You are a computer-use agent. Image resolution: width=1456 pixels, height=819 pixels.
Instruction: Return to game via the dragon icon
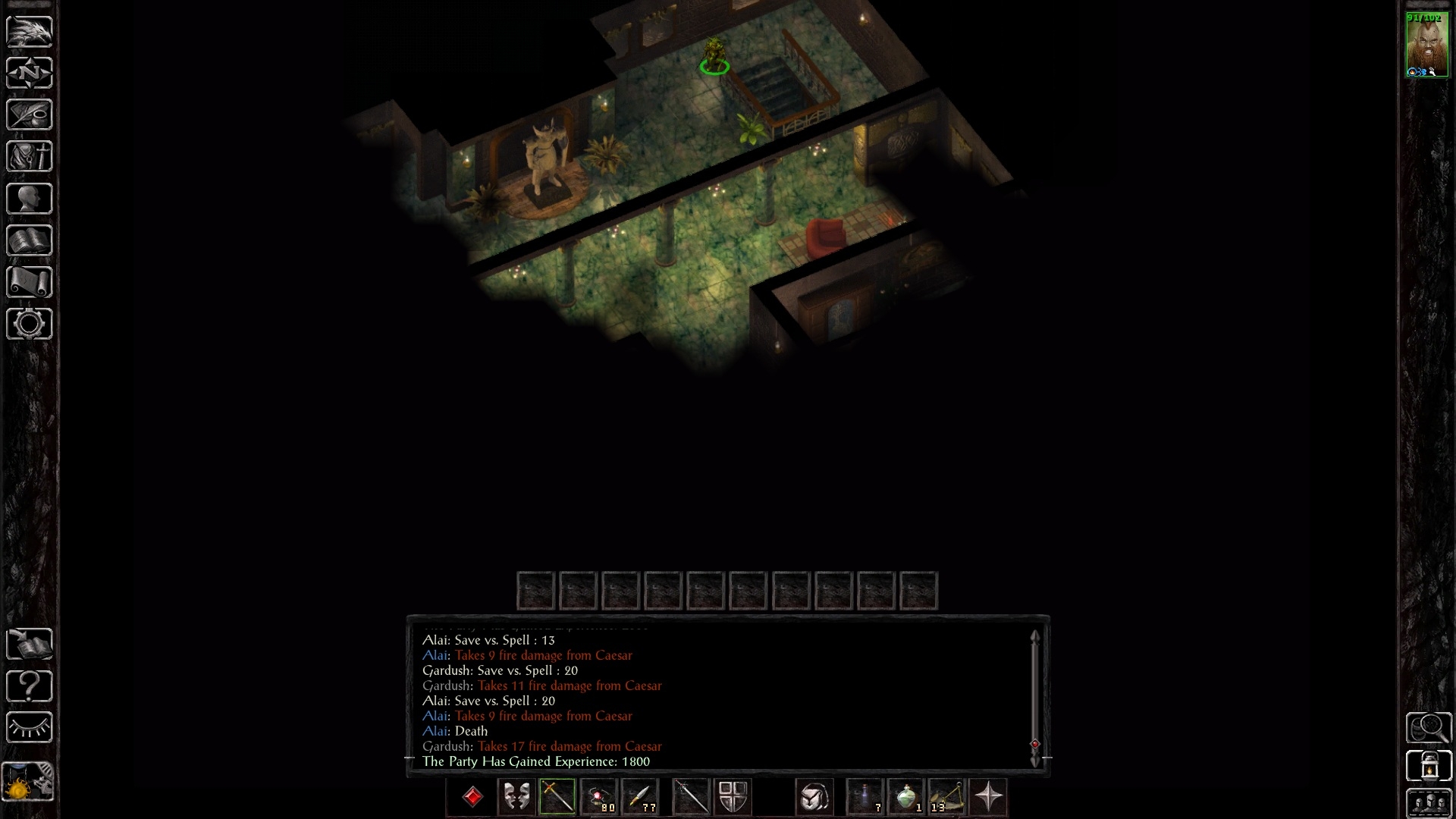click(x=29, y=32)
